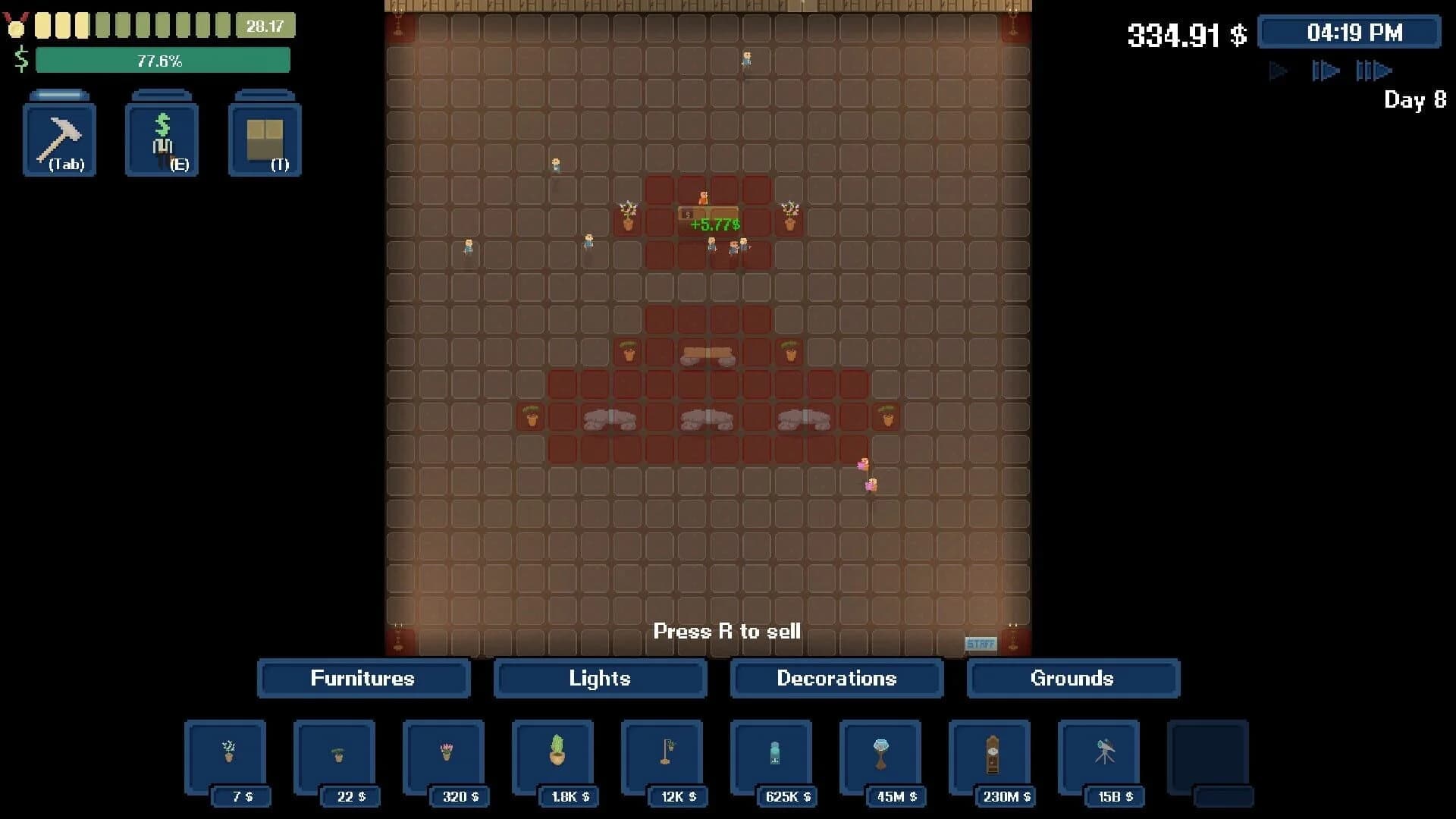Open the Grounds category
The height and width of the screenshot is (819, 1456).
[x=1073, y=679]
